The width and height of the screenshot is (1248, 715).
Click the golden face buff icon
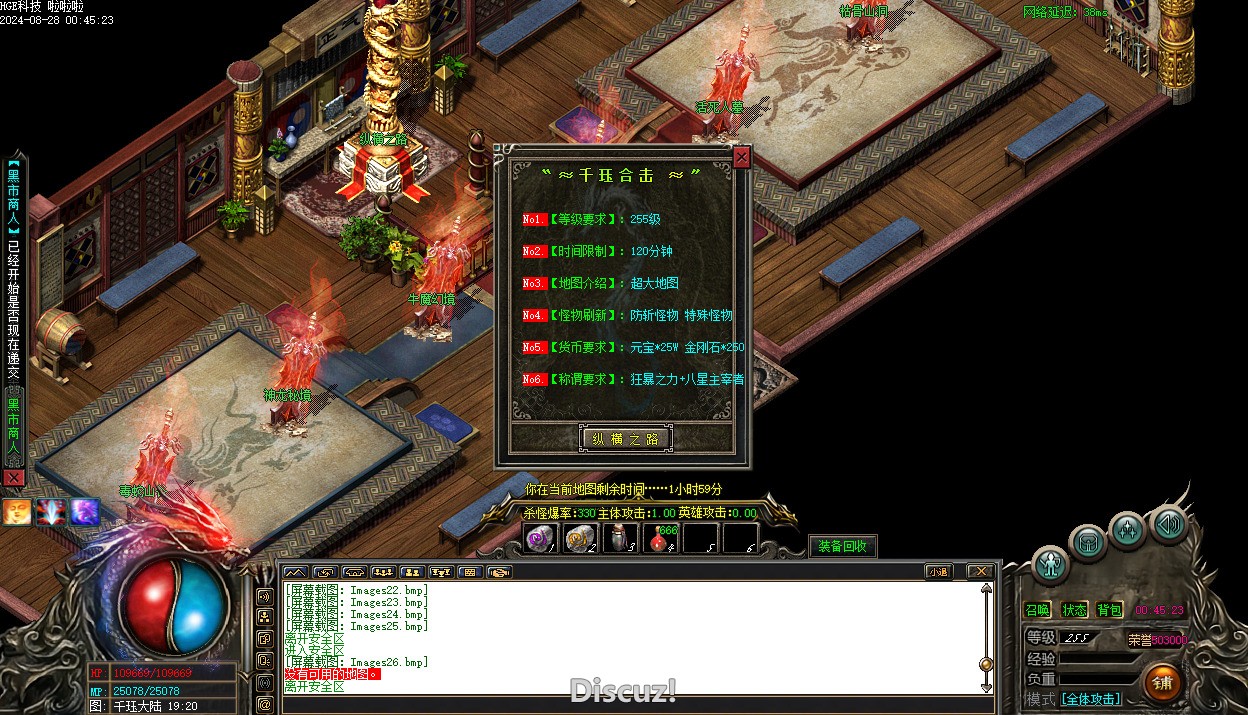tap(17, 512)
